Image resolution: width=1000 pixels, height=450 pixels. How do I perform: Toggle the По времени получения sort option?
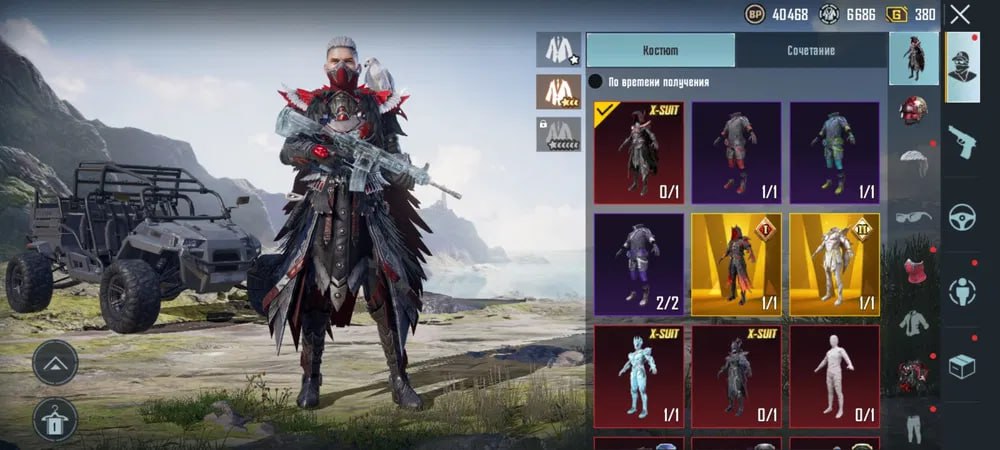click(x=595, y=82)
